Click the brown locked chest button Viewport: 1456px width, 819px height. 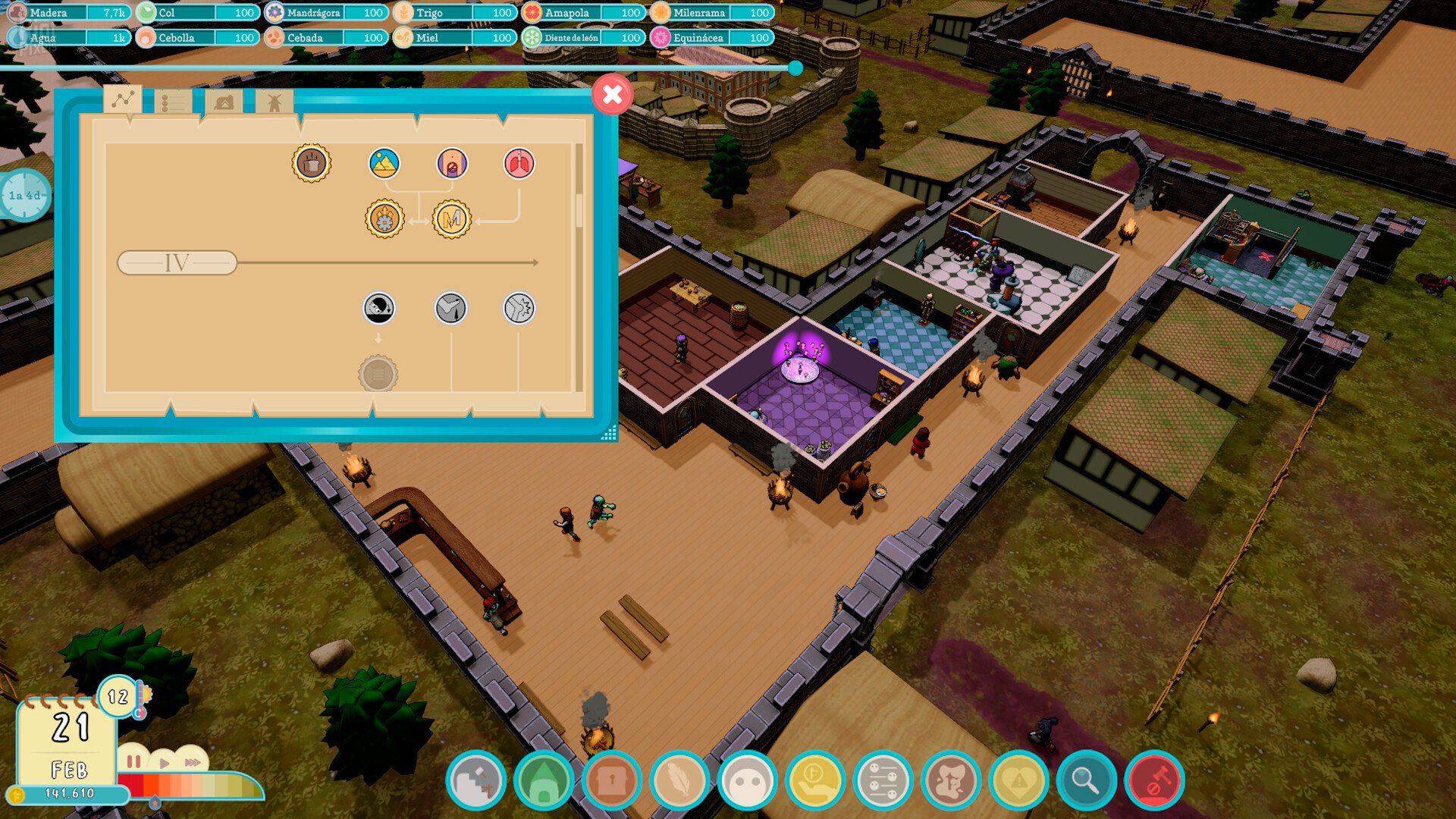click(x=611, y=780)
